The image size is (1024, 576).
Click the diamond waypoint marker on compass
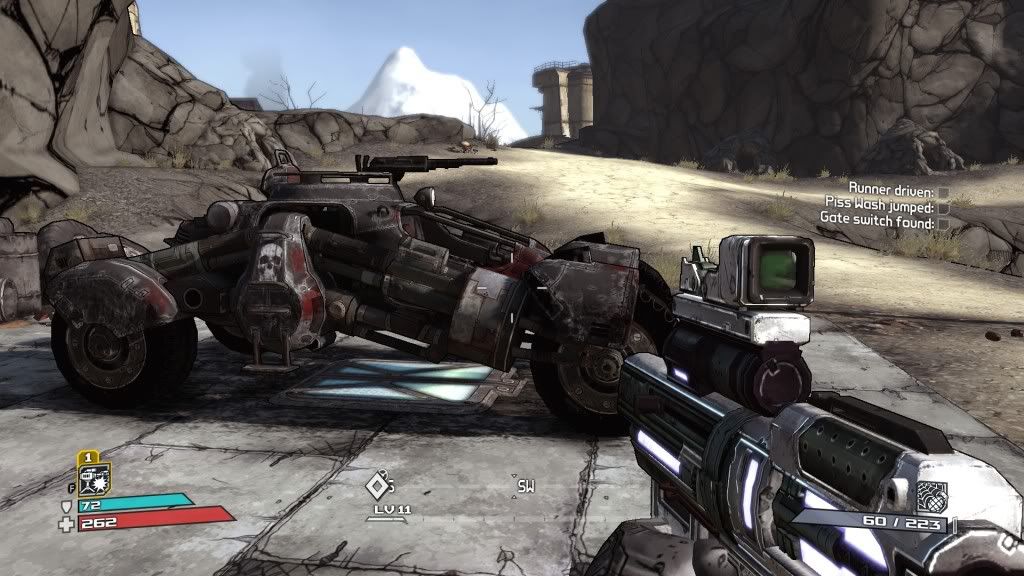click(x=376, y=486)
